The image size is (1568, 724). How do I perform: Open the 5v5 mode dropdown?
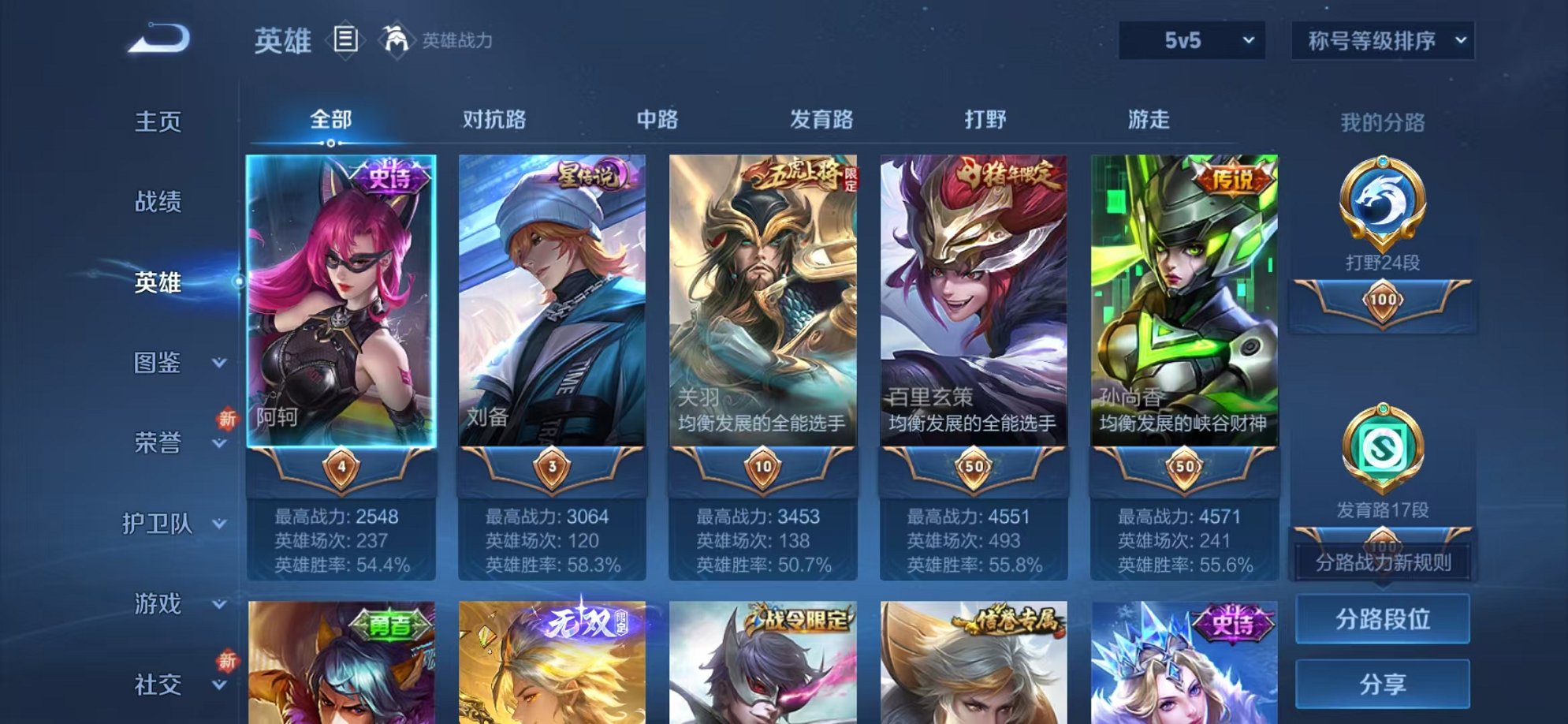tap(1189, 41)
